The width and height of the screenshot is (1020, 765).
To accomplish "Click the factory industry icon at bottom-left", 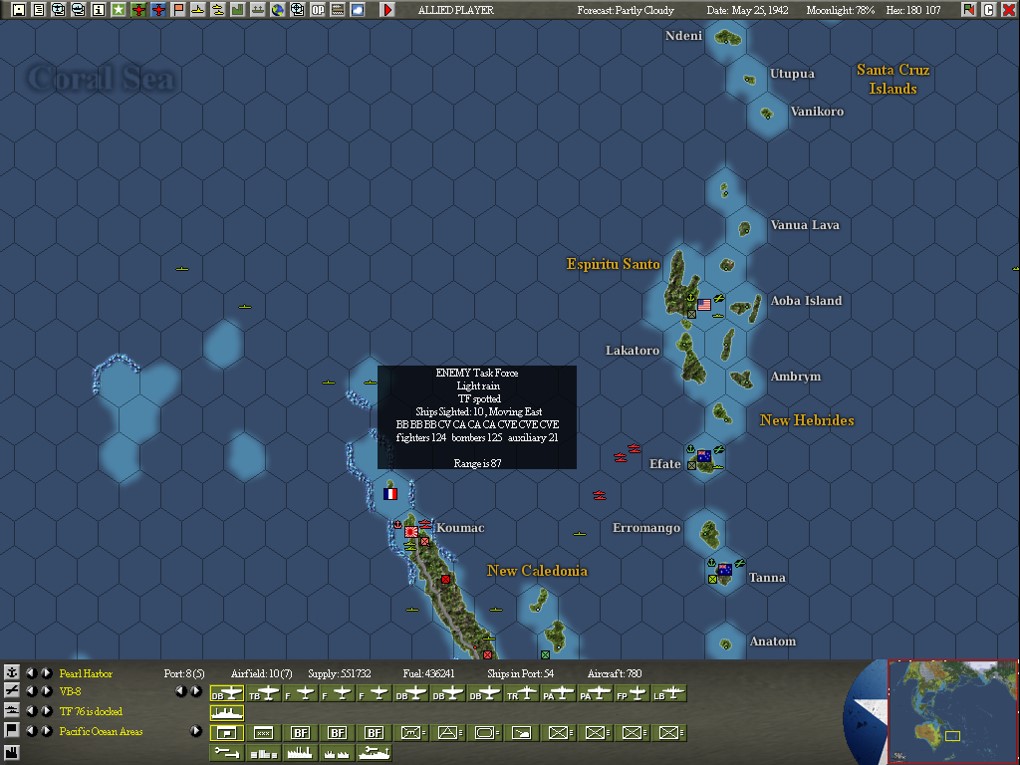I will tap(12, 750).
